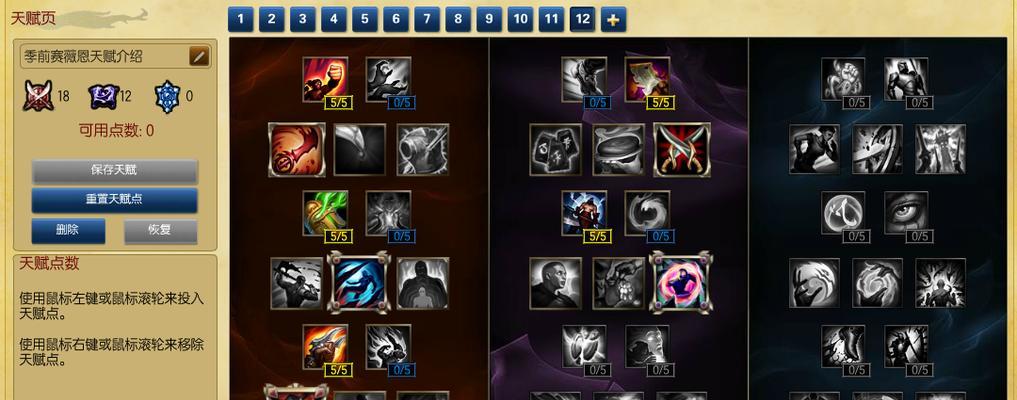Switch to mastery page 1

pos(240,18)
